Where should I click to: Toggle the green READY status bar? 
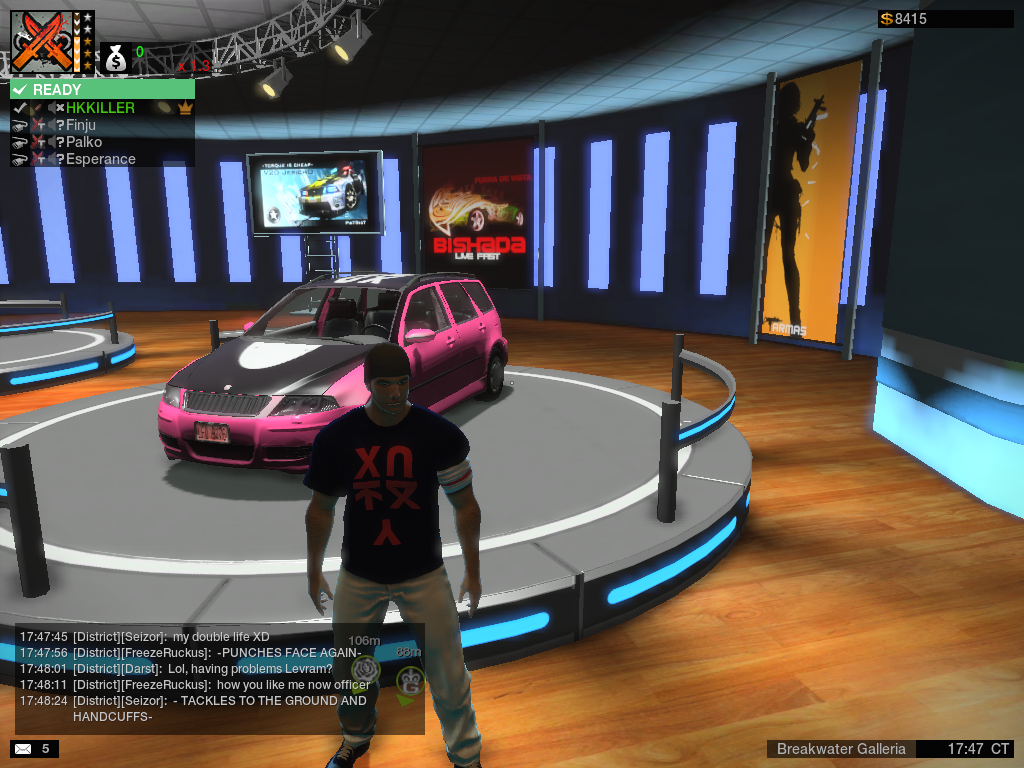(102, 89)
